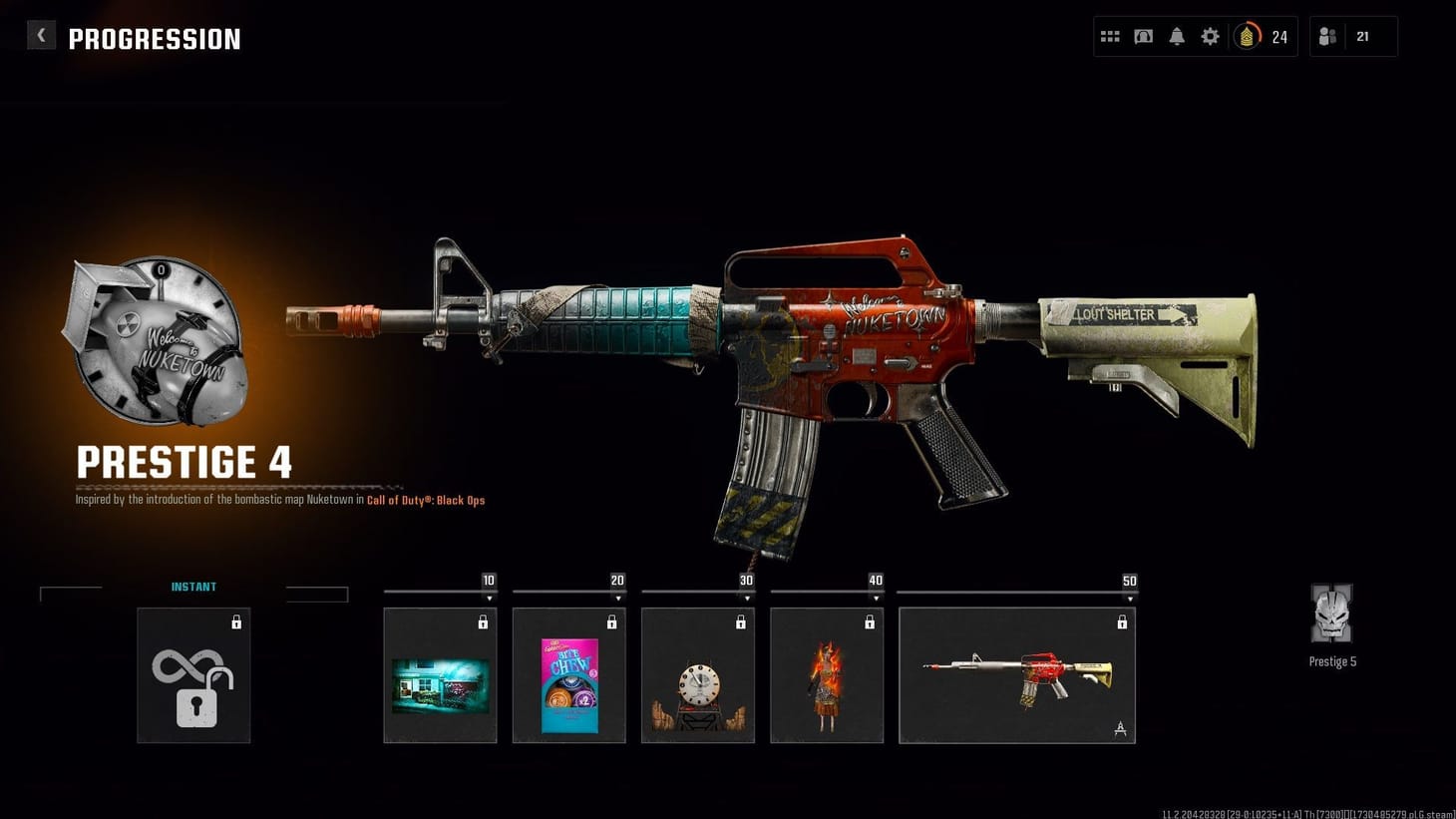Open the apps grid icon in the top bar
Screen dimensions: 1456x819
coord(1109,36)
